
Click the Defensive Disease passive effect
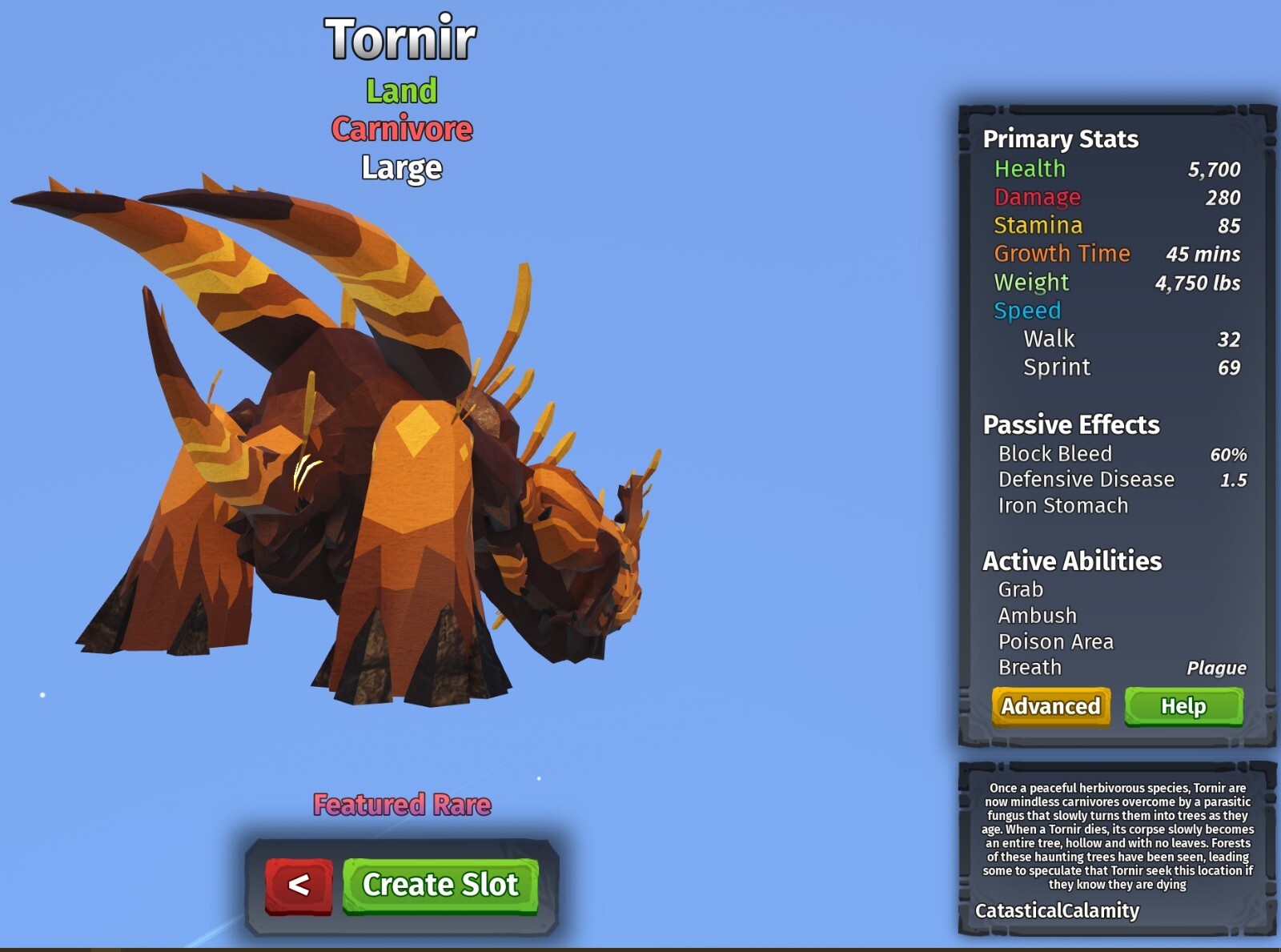pos(1086,479)
